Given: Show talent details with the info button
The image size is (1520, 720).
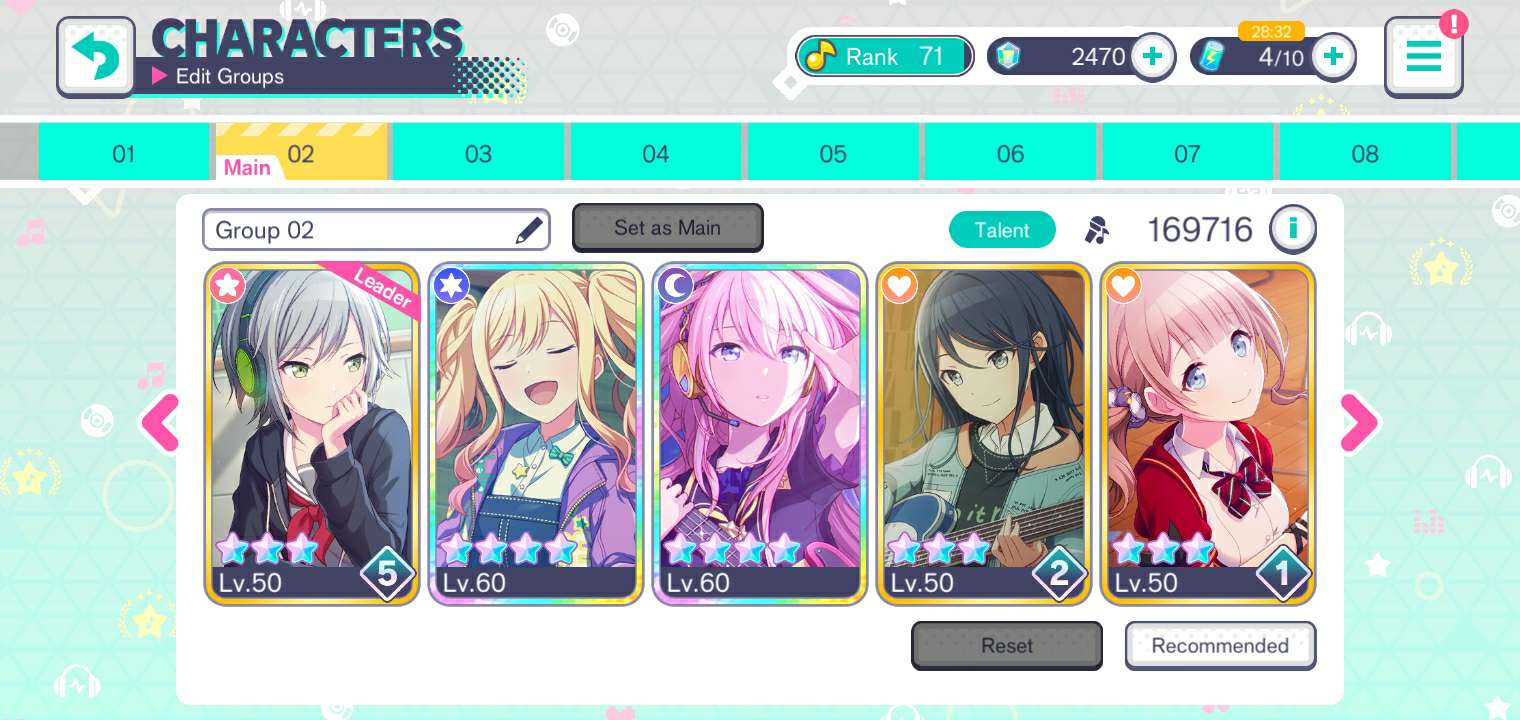Looking at the screenshot, I should tap(1292, 229).
